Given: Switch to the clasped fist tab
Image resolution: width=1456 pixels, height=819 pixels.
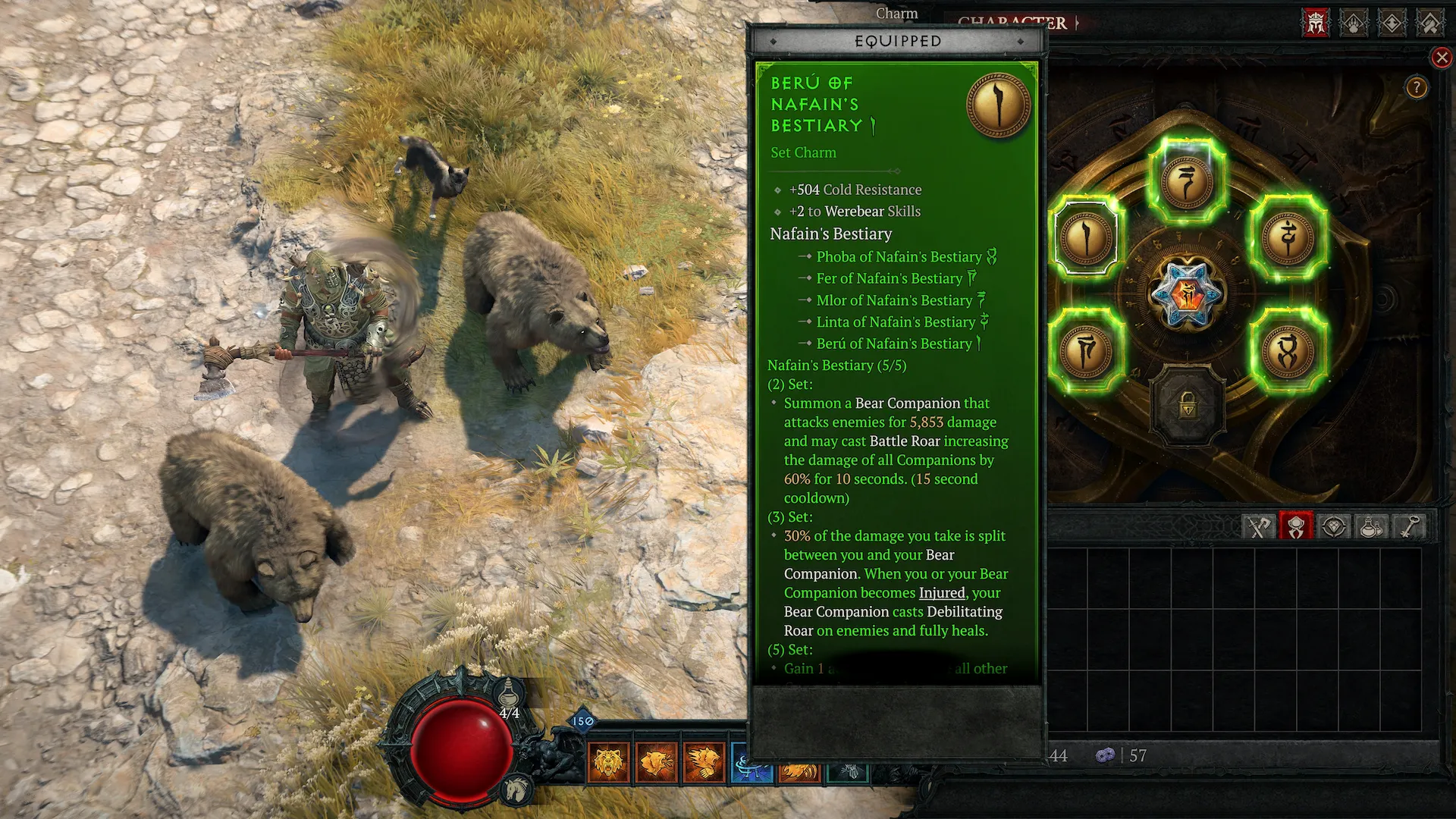Looking at the screenshot, I should coord(1429,23).
